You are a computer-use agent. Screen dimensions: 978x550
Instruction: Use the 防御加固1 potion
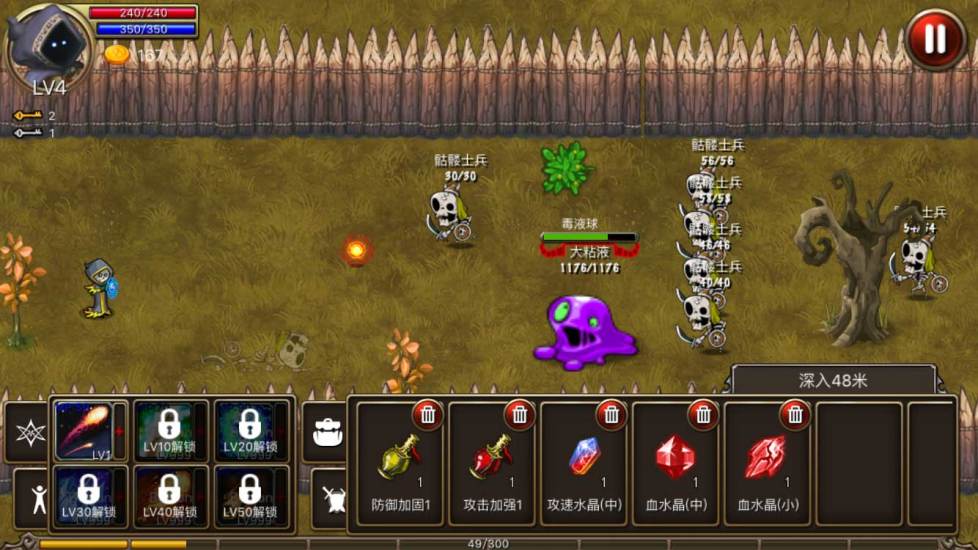[x=399, y=460]
